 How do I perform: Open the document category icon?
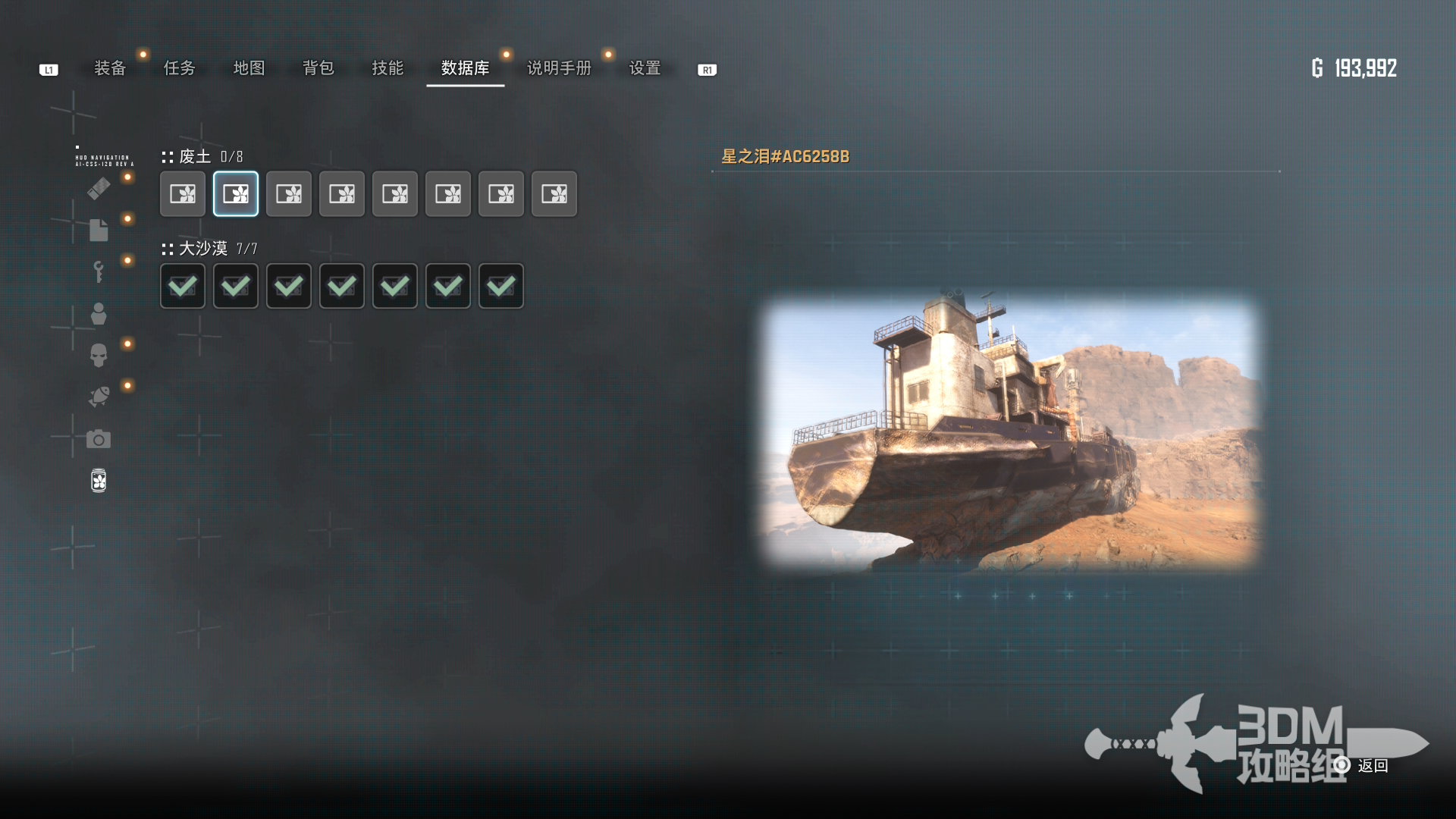(x=99, y=230)
